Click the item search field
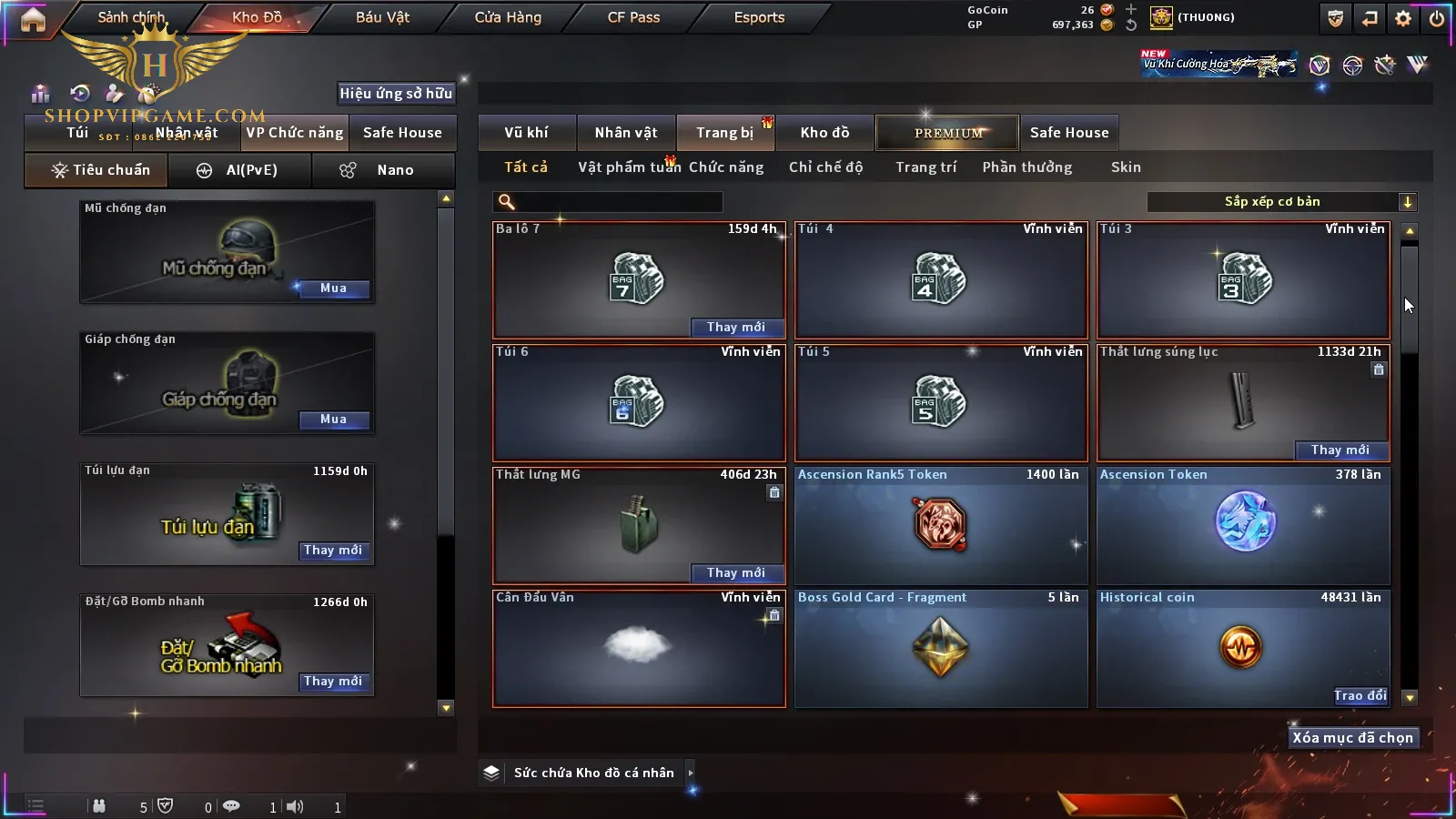The width and height of the screenshot is (1456, 819). coord(610,202)
